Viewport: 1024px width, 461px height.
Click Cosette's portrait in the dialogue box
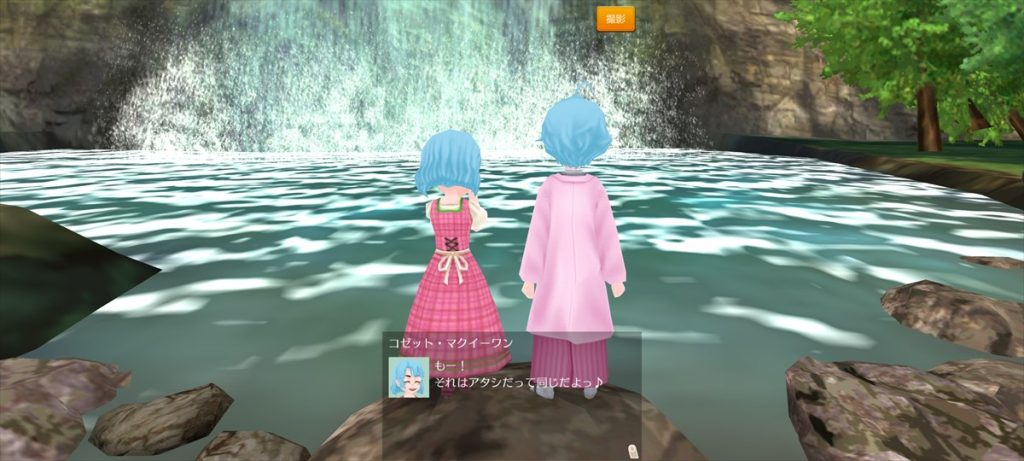[409, 377]
